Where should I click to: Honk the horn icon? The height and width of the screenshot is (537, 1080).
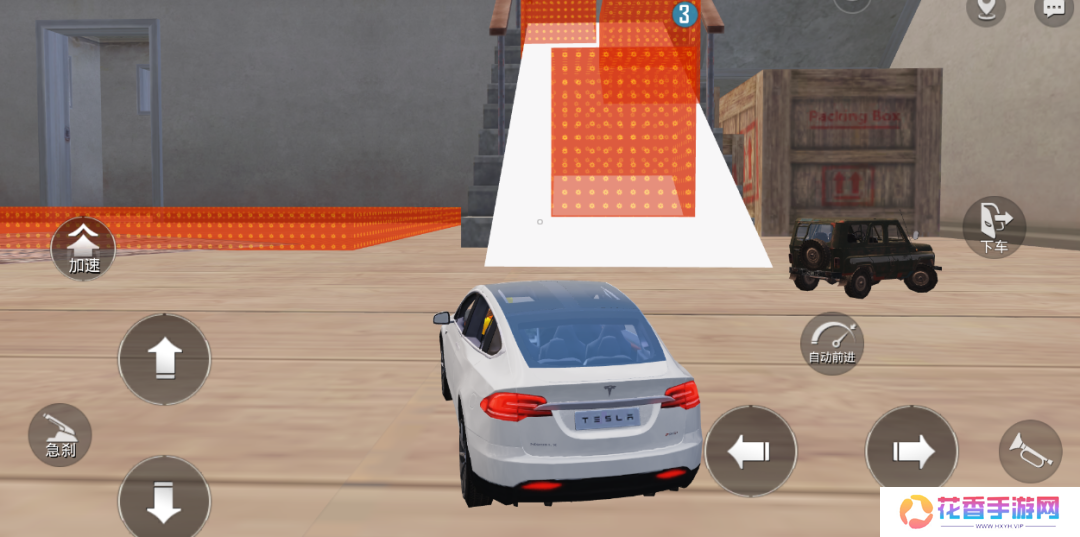[x=1030, y=450]
